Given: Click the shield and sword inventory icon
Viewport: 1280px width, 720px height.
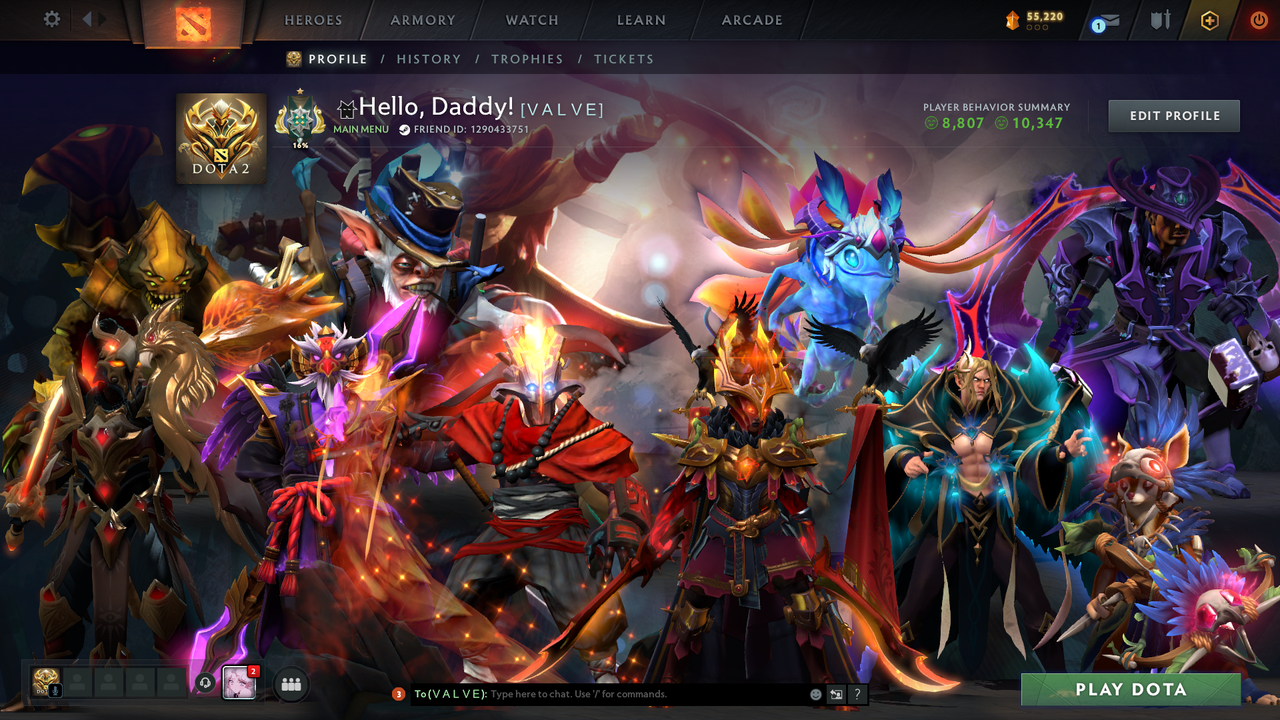Looking at the screenshot, I should (1161, 19).
